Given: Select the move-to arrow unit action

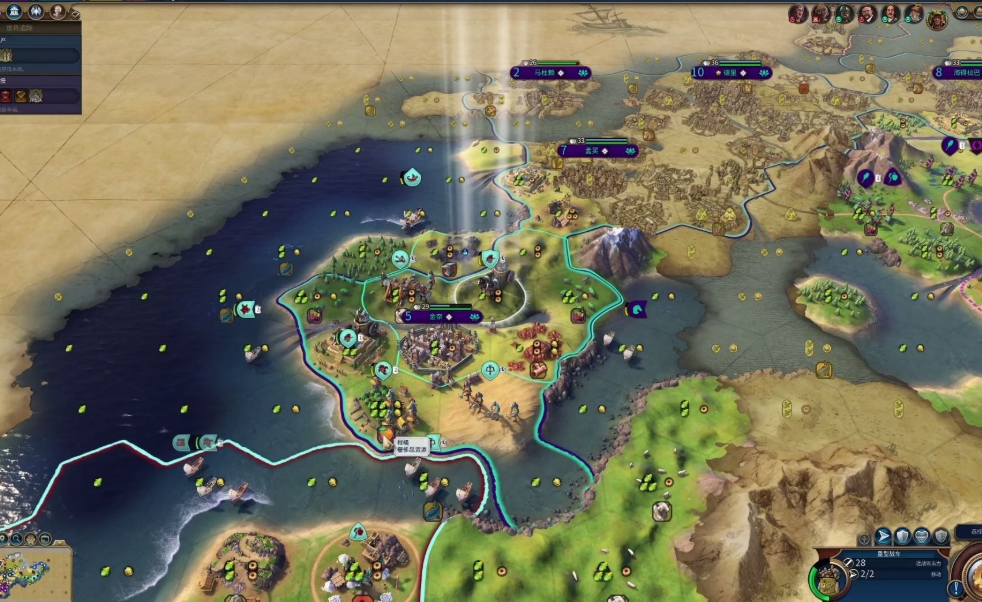Looking at the screenshot, I should (883, 536).
